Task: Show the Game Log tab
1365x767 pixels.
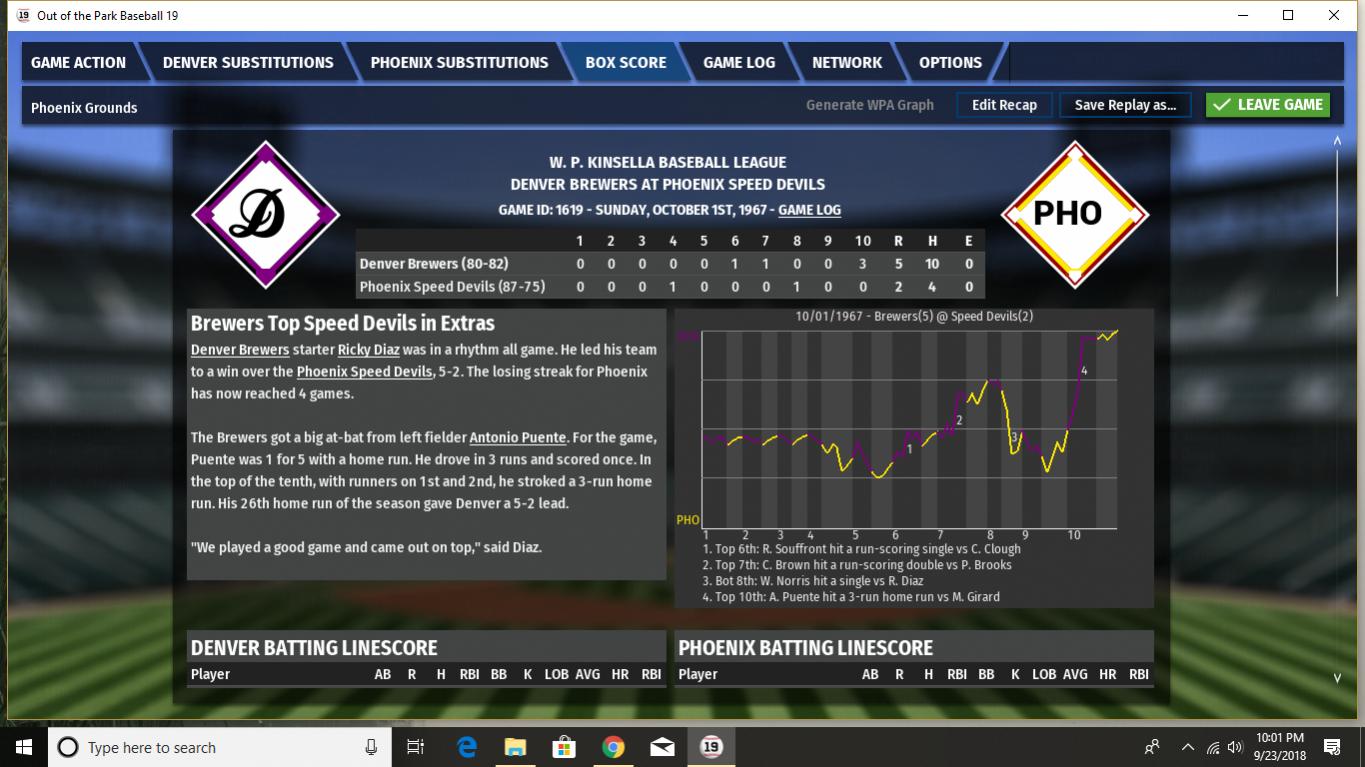Action: 739,62
